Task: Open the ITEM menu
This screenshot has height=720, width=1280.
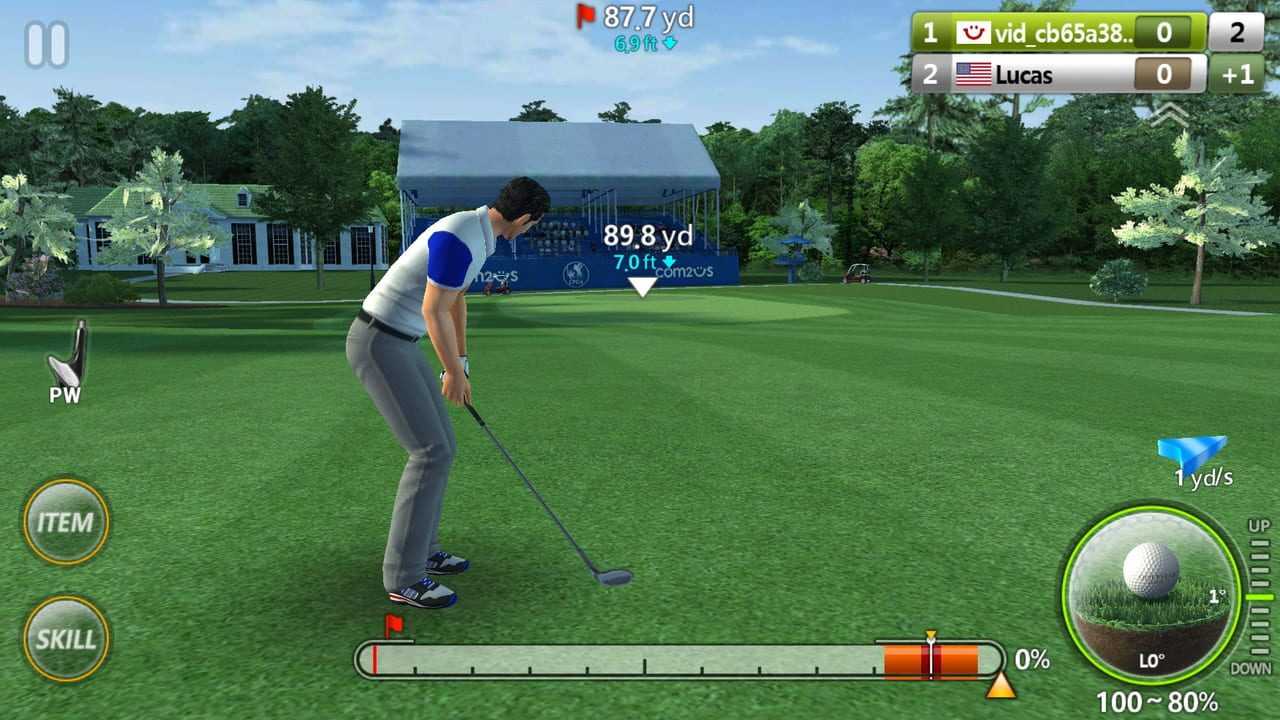Action: [66, 522]
